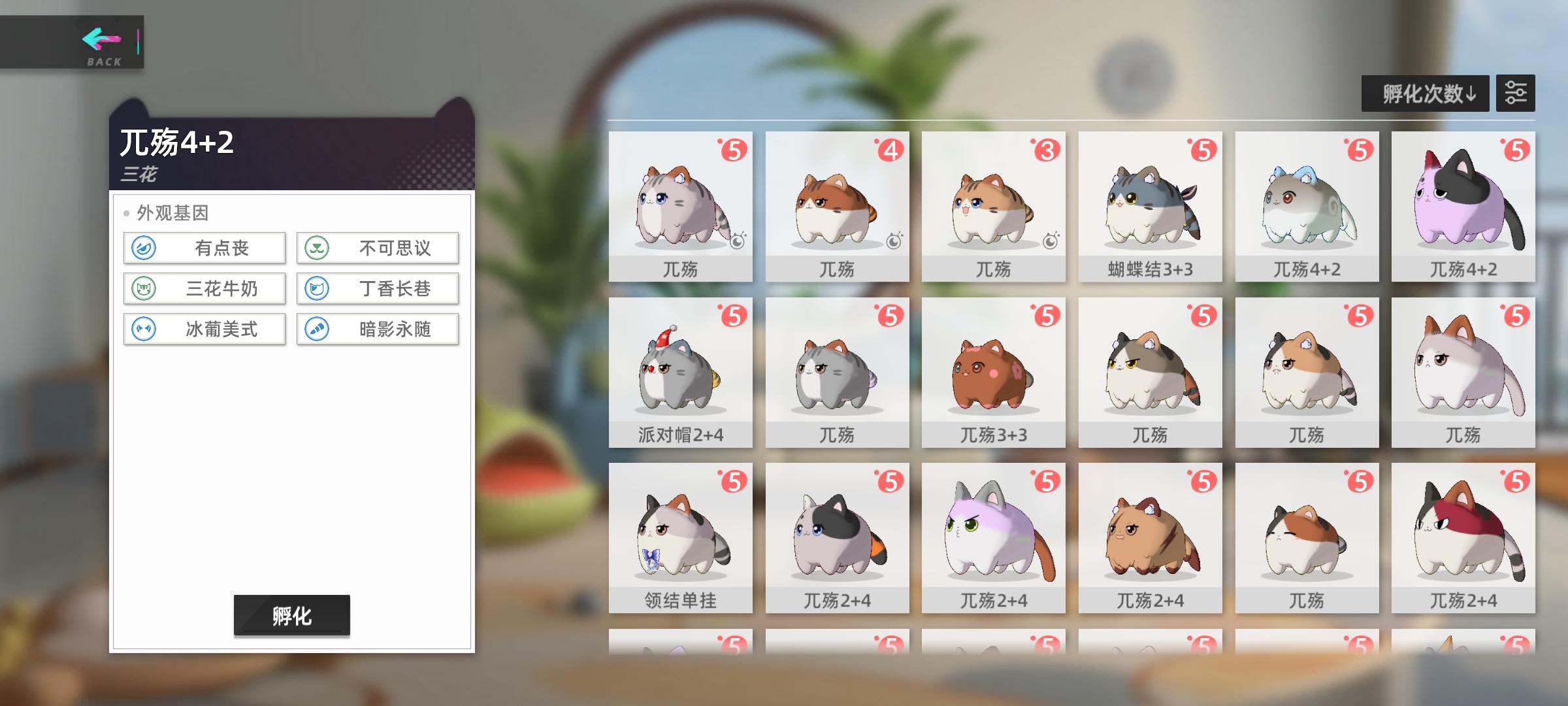Open the filter options icon near the sort button

[x=1517, y=93]
